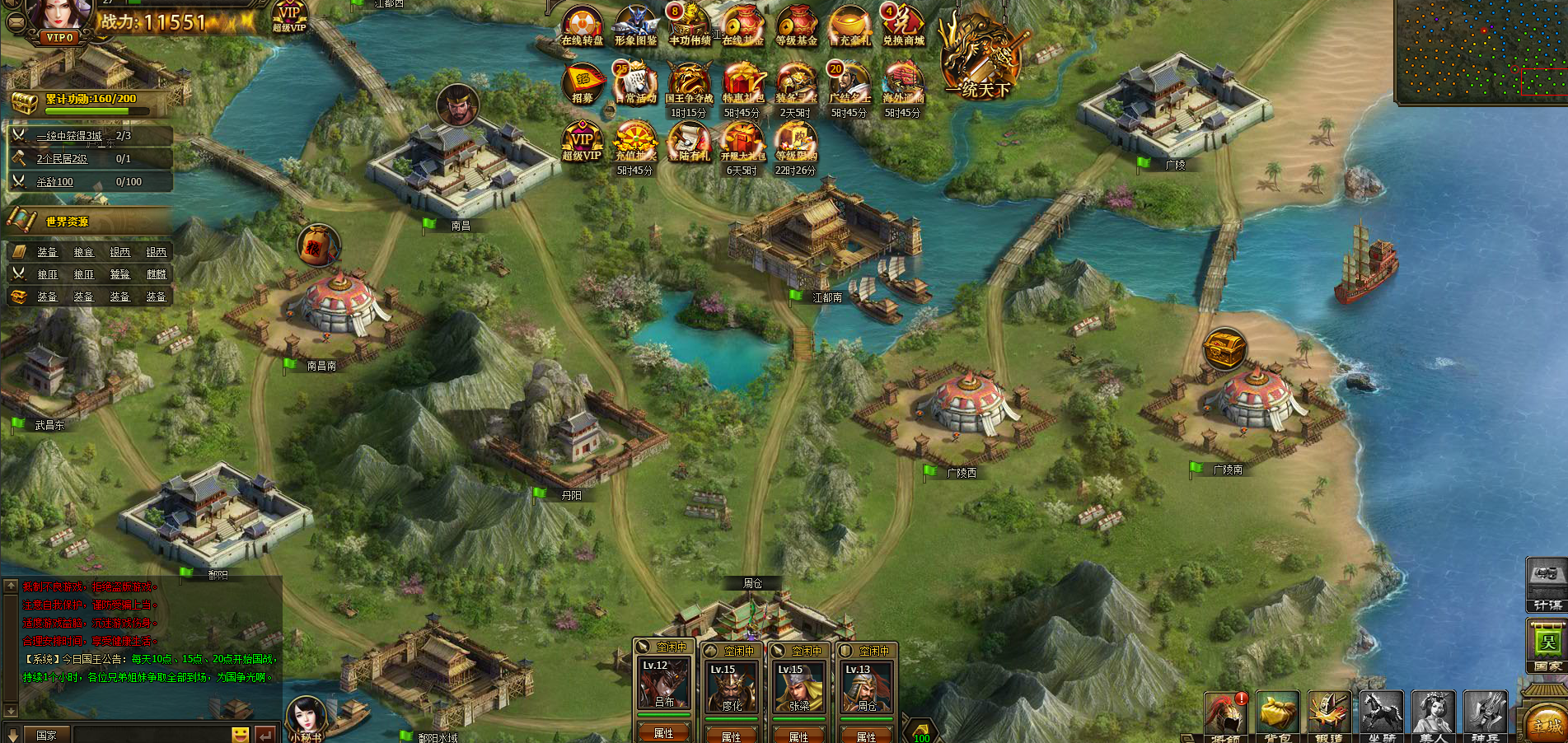Select the 一统中获得3城 quest entry
1568x743 pixels.
coord(70,136)
